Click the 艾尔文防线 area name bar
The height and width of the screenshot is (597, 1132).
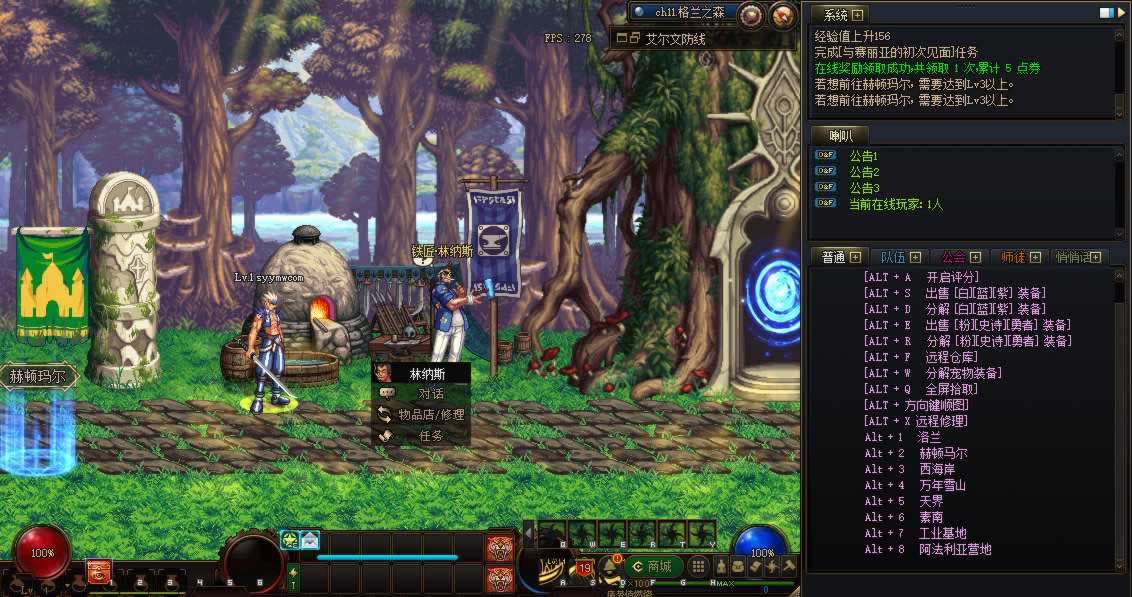pos(672,39)
